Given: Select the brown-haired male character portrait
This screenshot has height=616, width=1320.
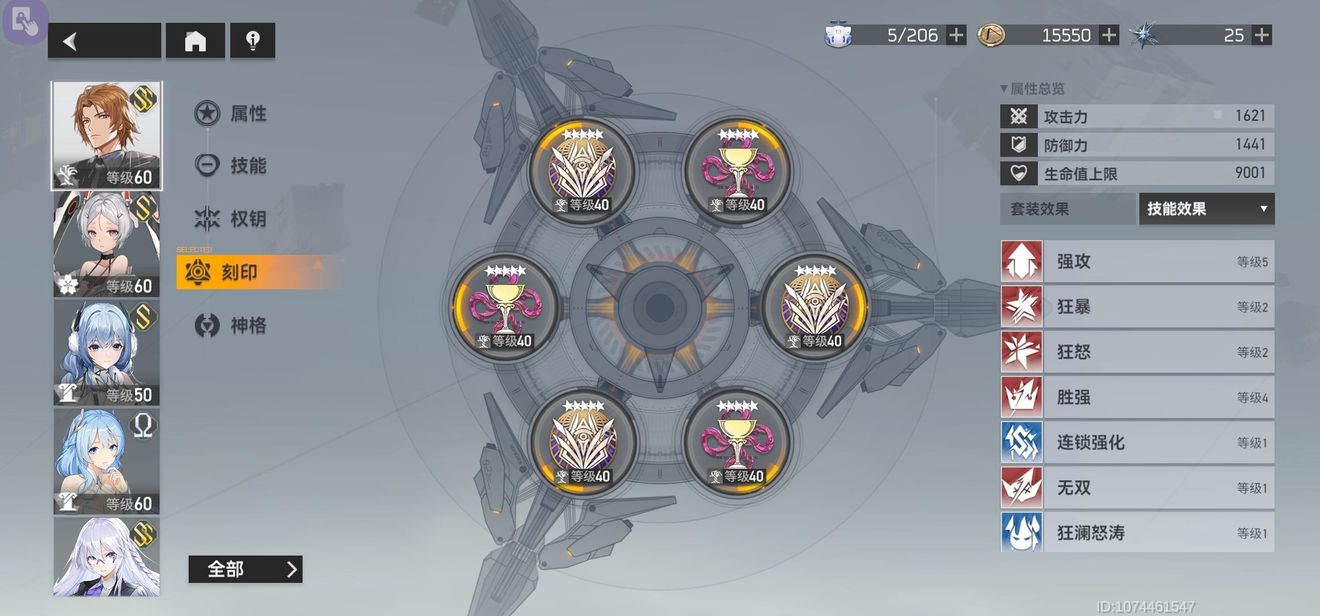Looking at the screenshot, I should tap(106, 135).
